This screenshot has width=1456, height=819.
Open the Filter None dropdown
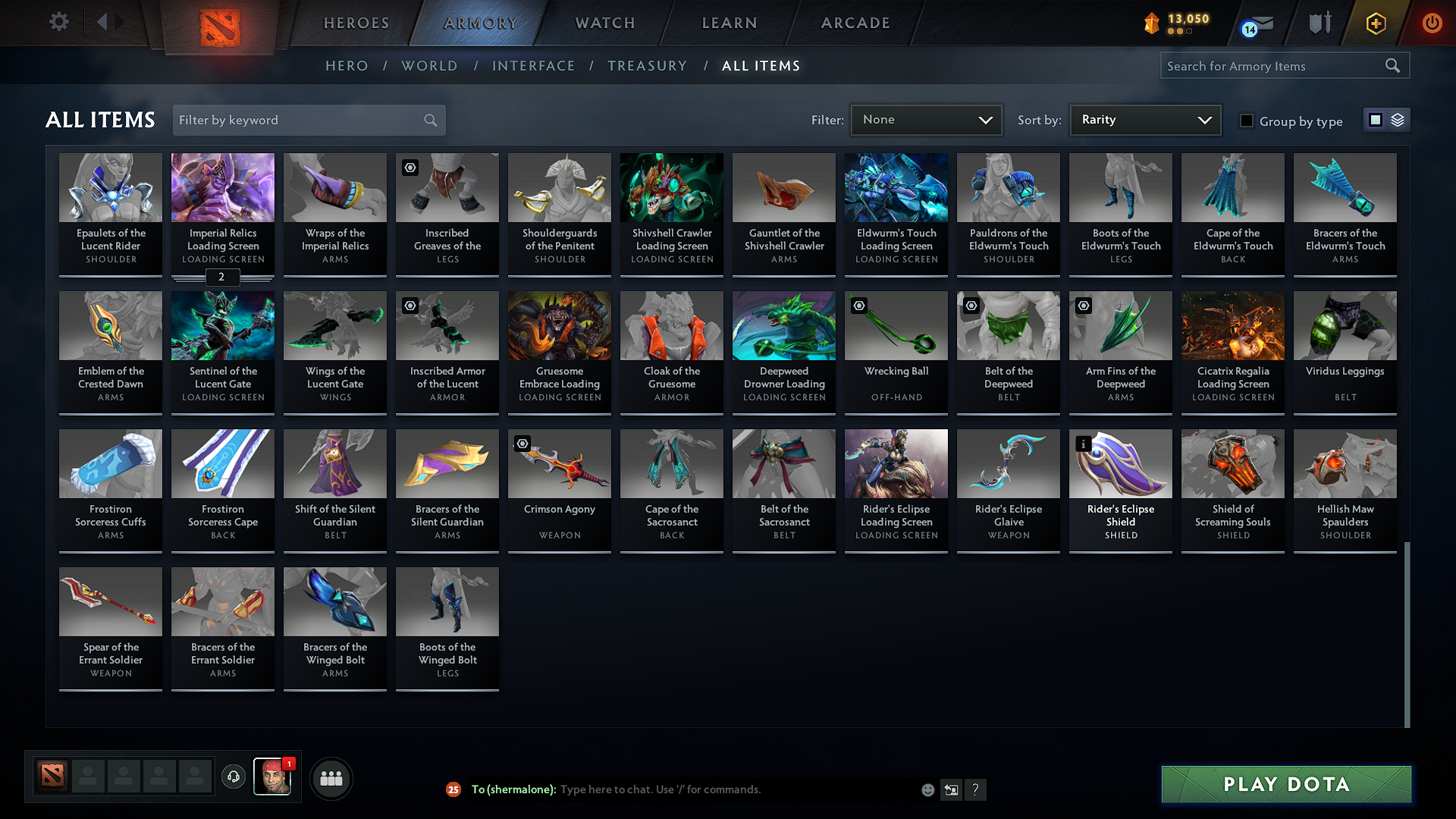pos(925,119)
